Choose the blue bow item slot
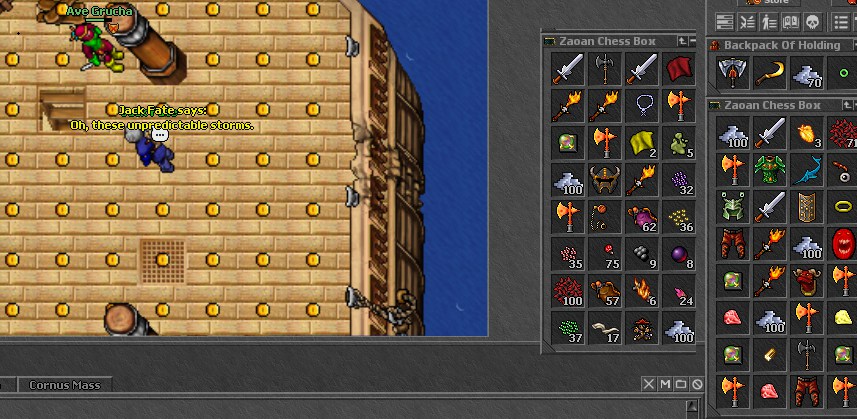The width and height of the screenshot is (857, 419). pos(808,169)
